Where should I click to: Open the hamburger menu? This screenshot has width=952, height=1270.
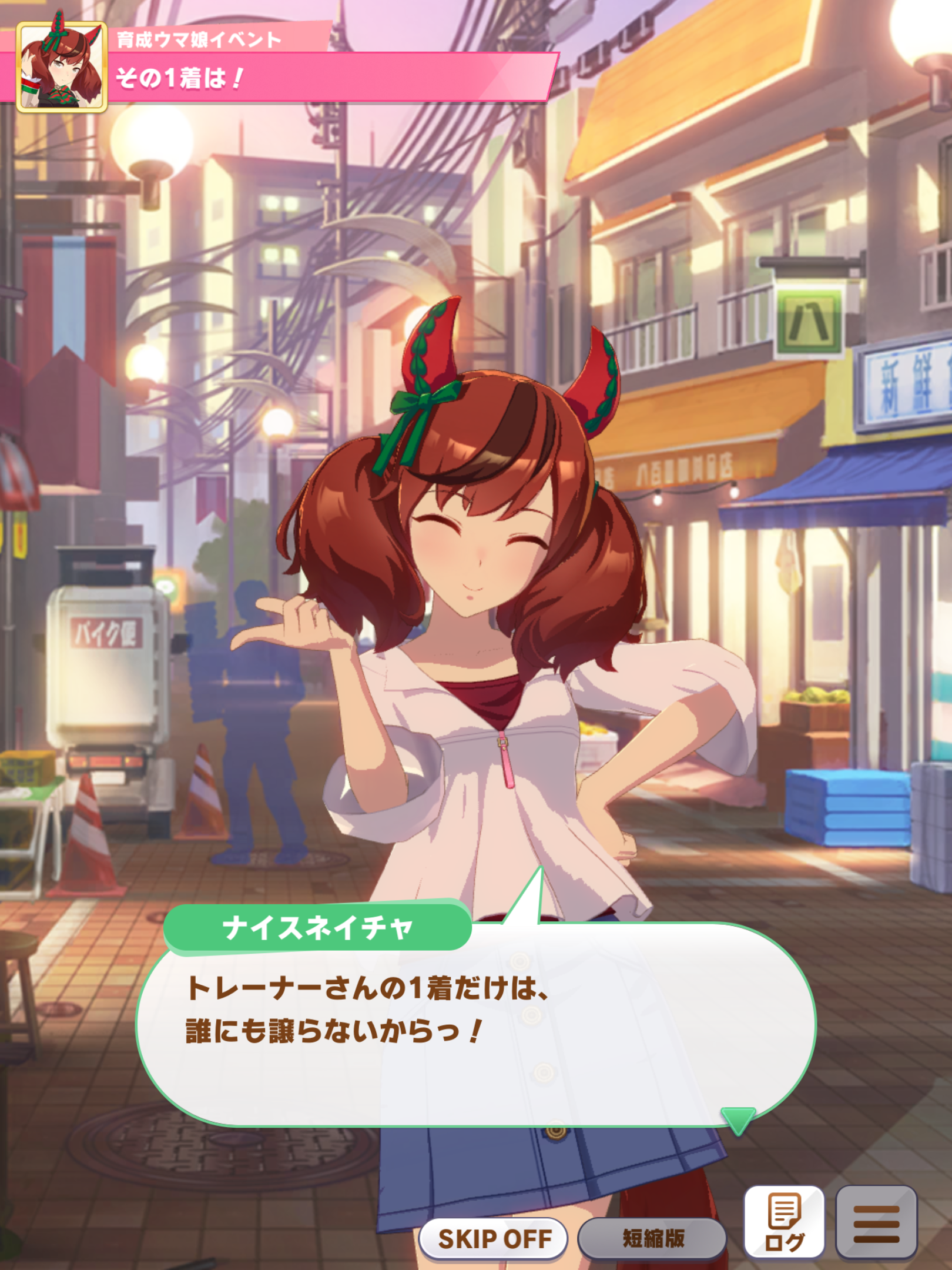coord(876,1223)
